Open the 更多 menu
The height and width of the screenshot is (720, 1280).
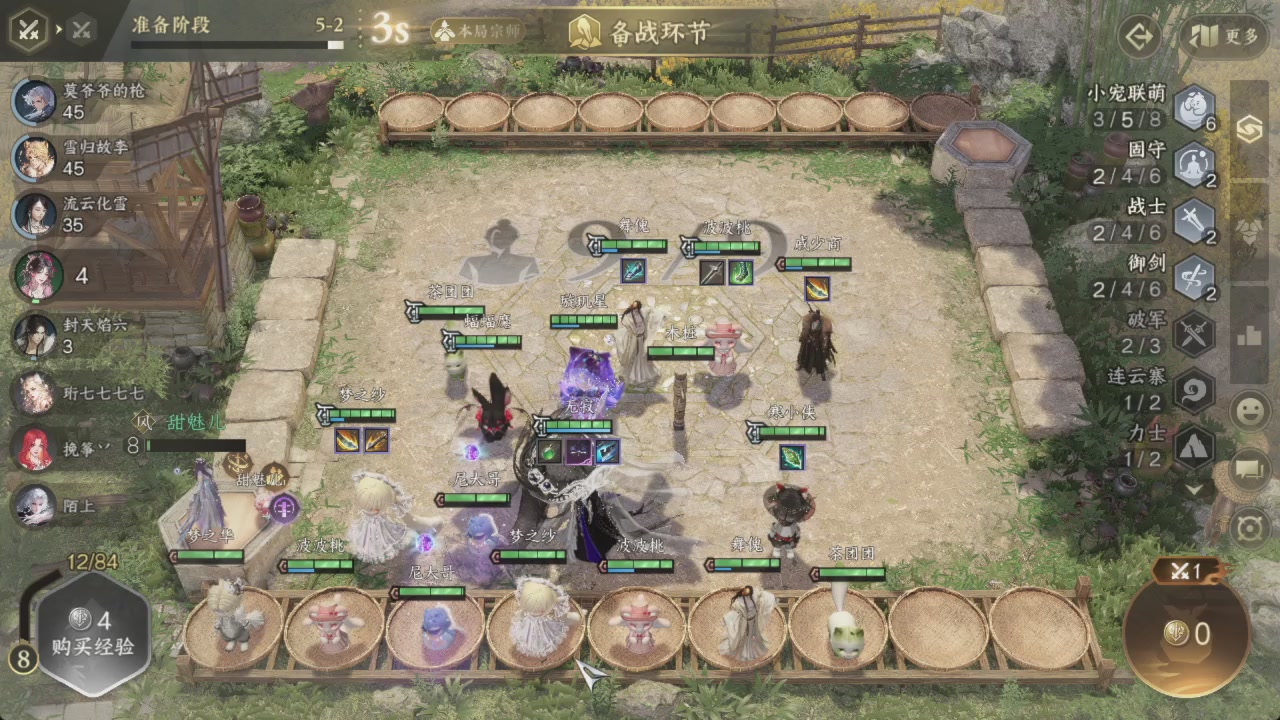click(x=1224, y=37)
